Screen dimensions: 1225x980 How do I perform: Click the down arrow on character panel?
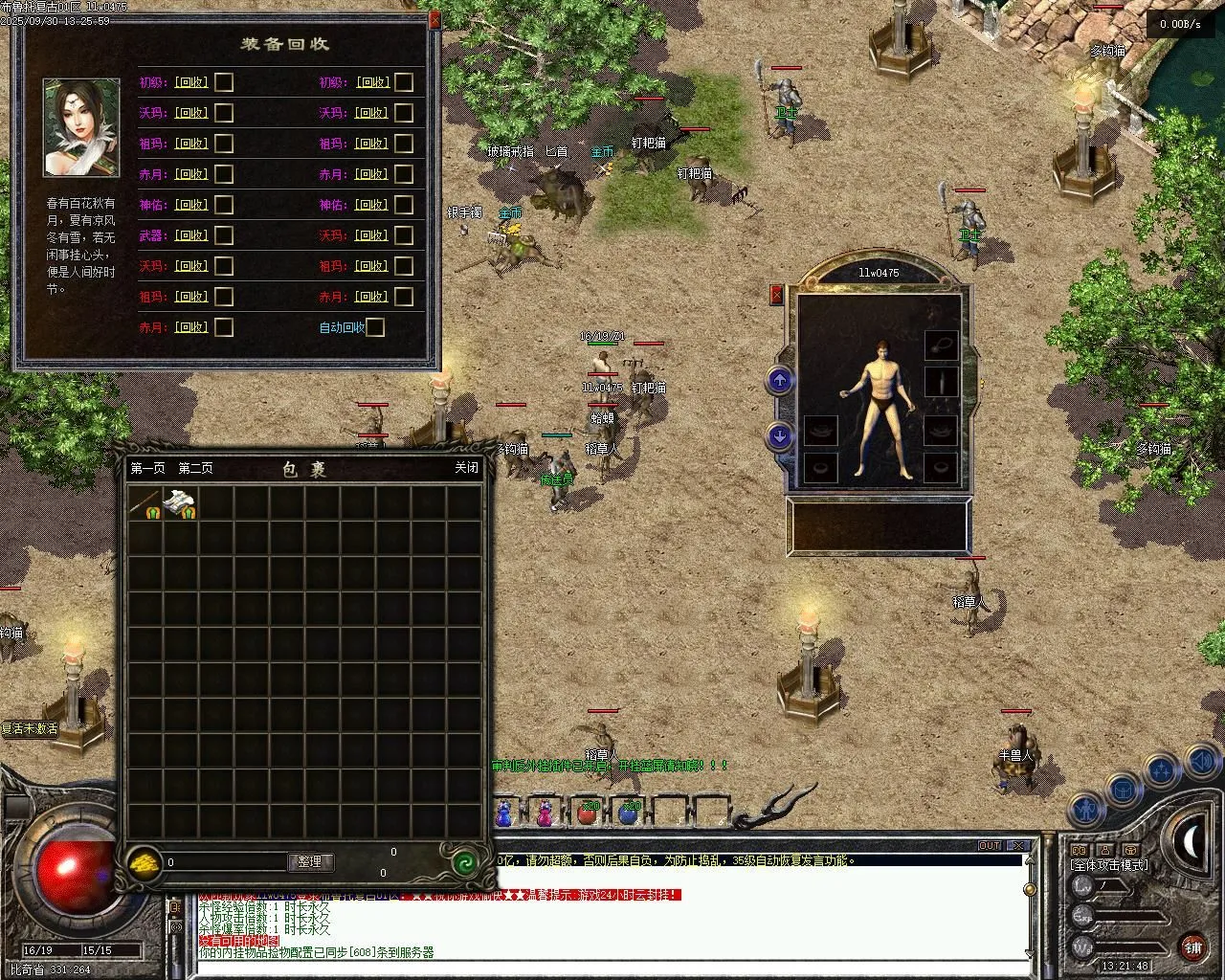click(780, 437)
